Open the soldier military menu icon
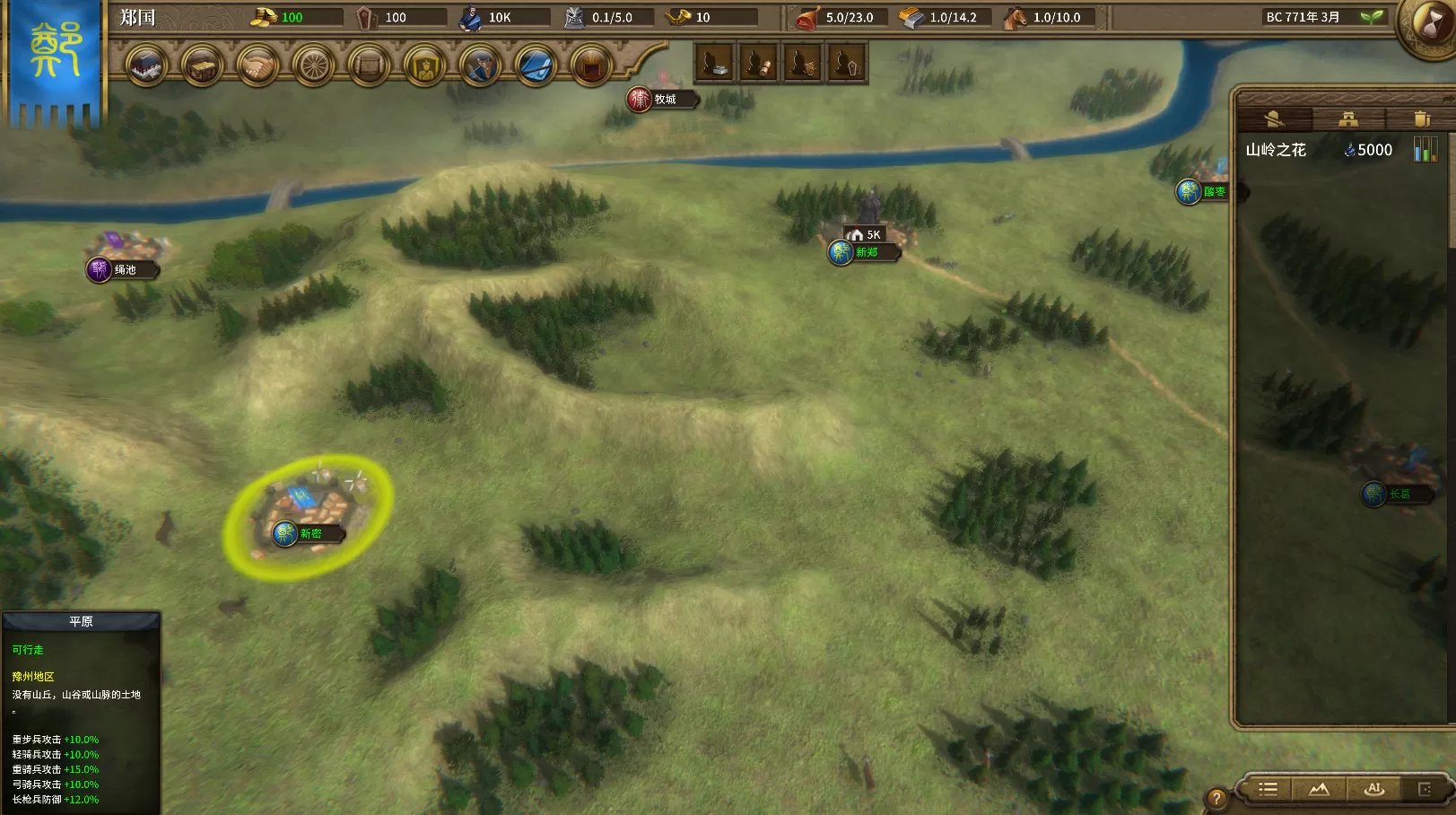 coord(480,66)
